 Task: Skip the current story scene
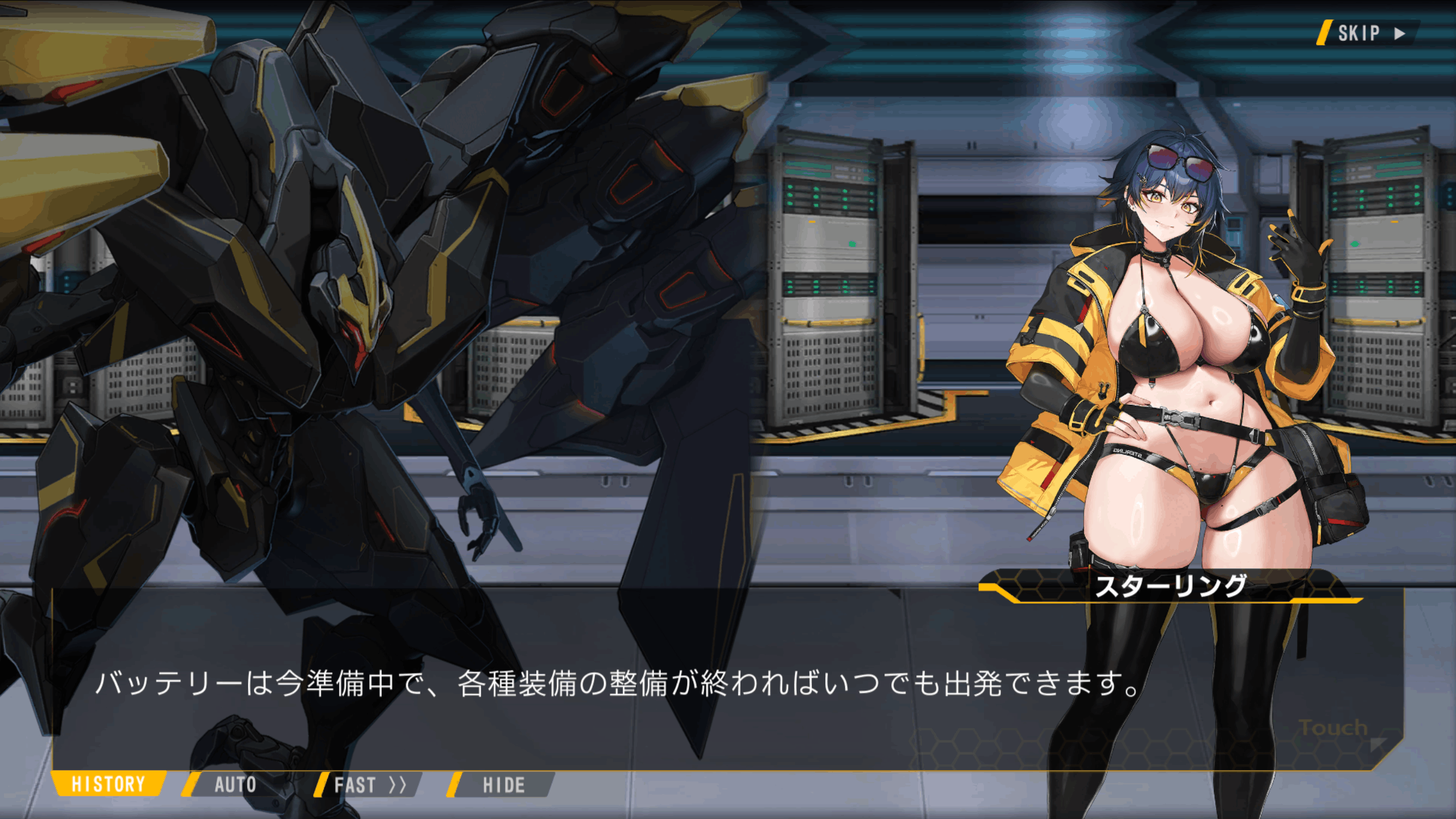point(1368,33)
